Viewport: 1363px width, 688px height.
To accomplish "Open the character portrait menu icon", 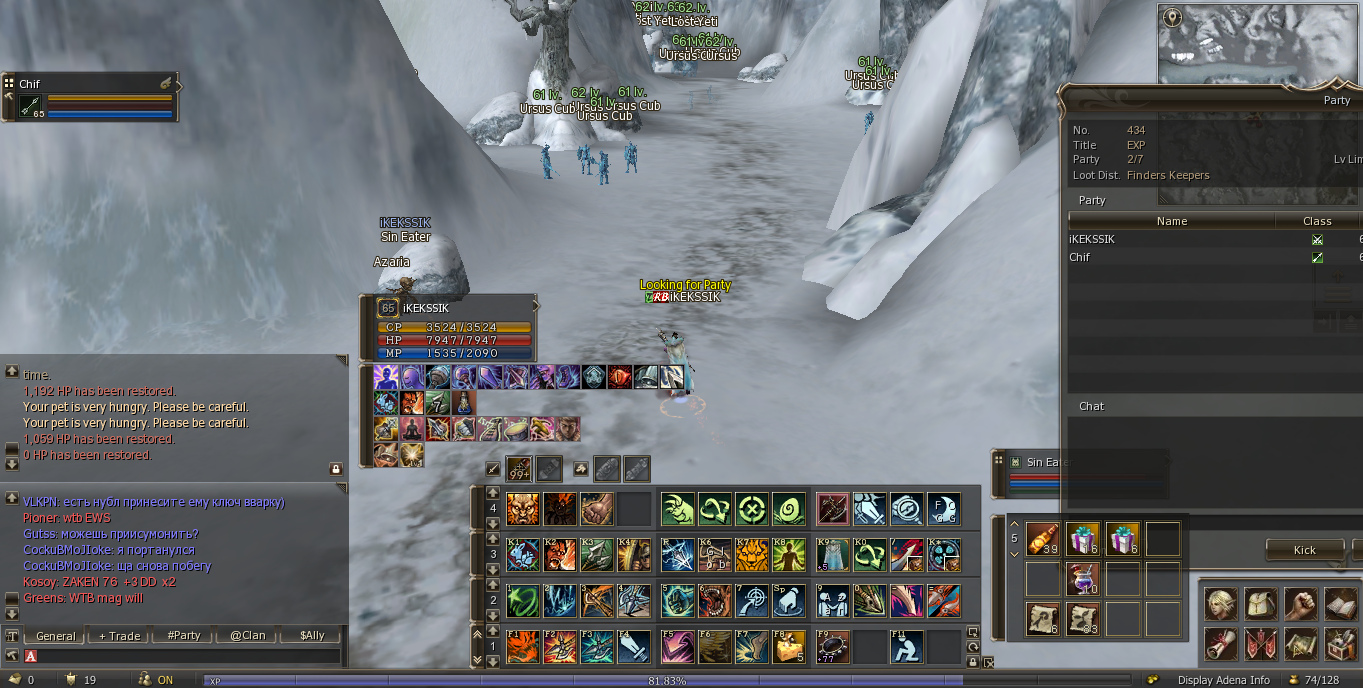I will tap(1219, 604).
